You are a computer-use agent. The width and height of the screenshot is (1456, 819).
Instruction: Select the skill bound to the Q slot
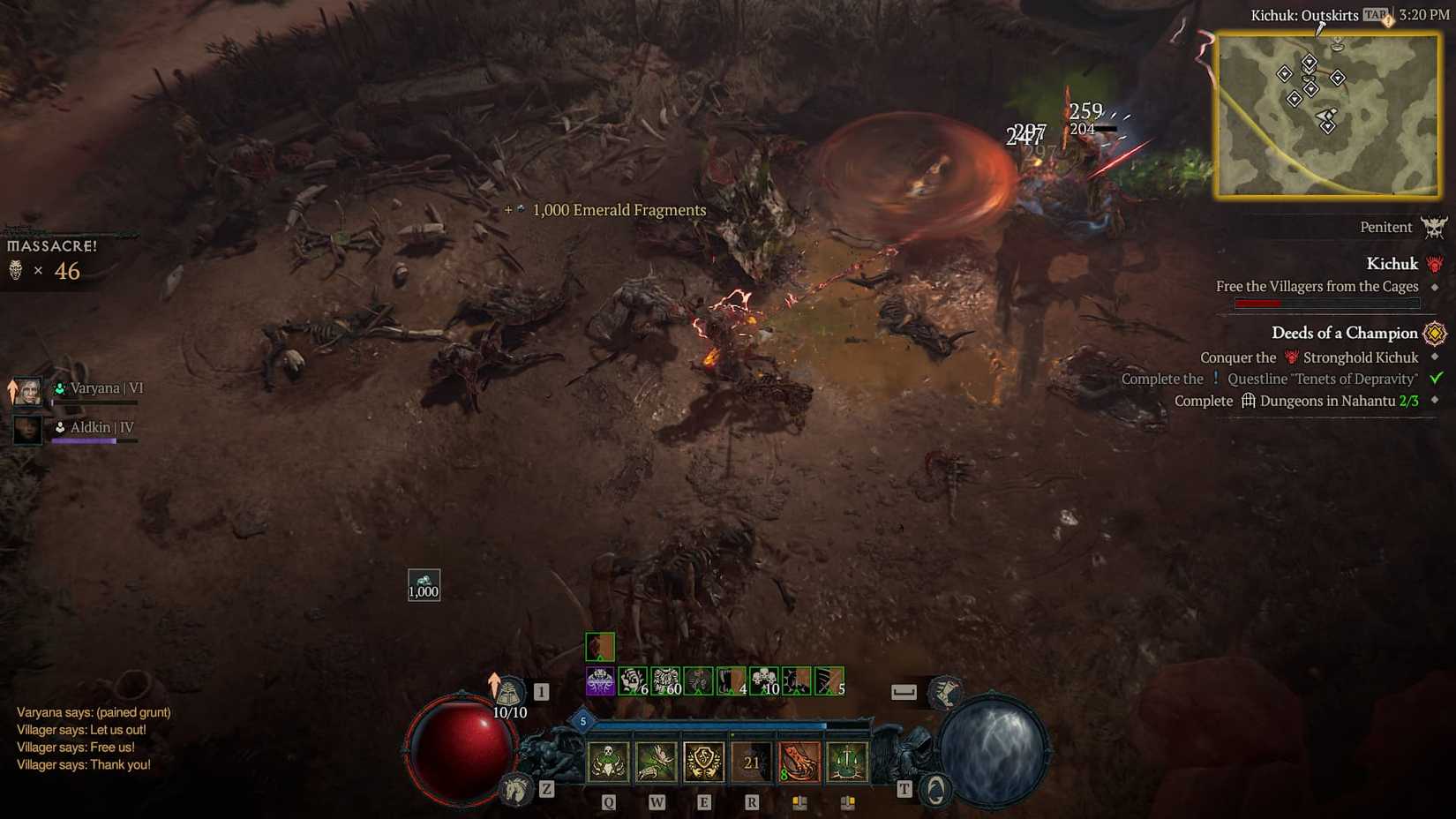(x=608, y=762)
